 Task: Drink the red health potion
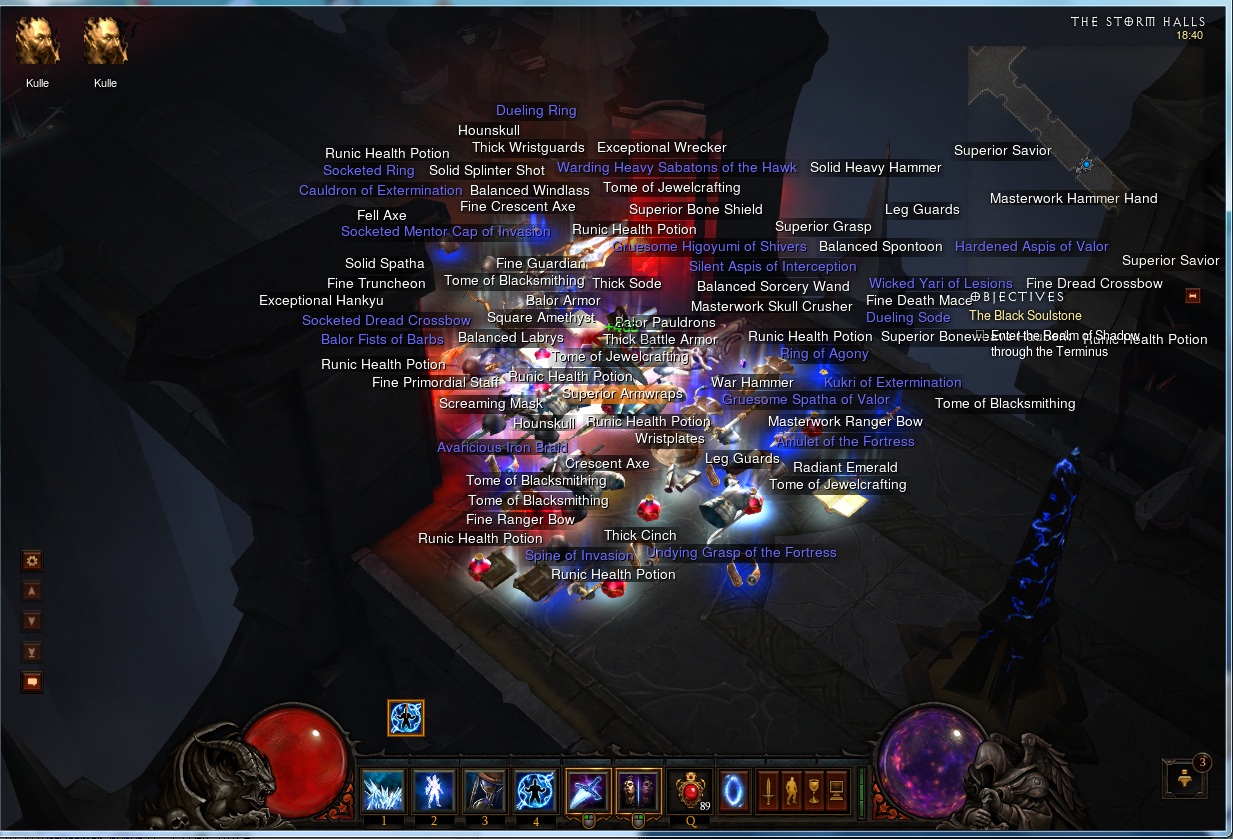click(x=689, y=791)
